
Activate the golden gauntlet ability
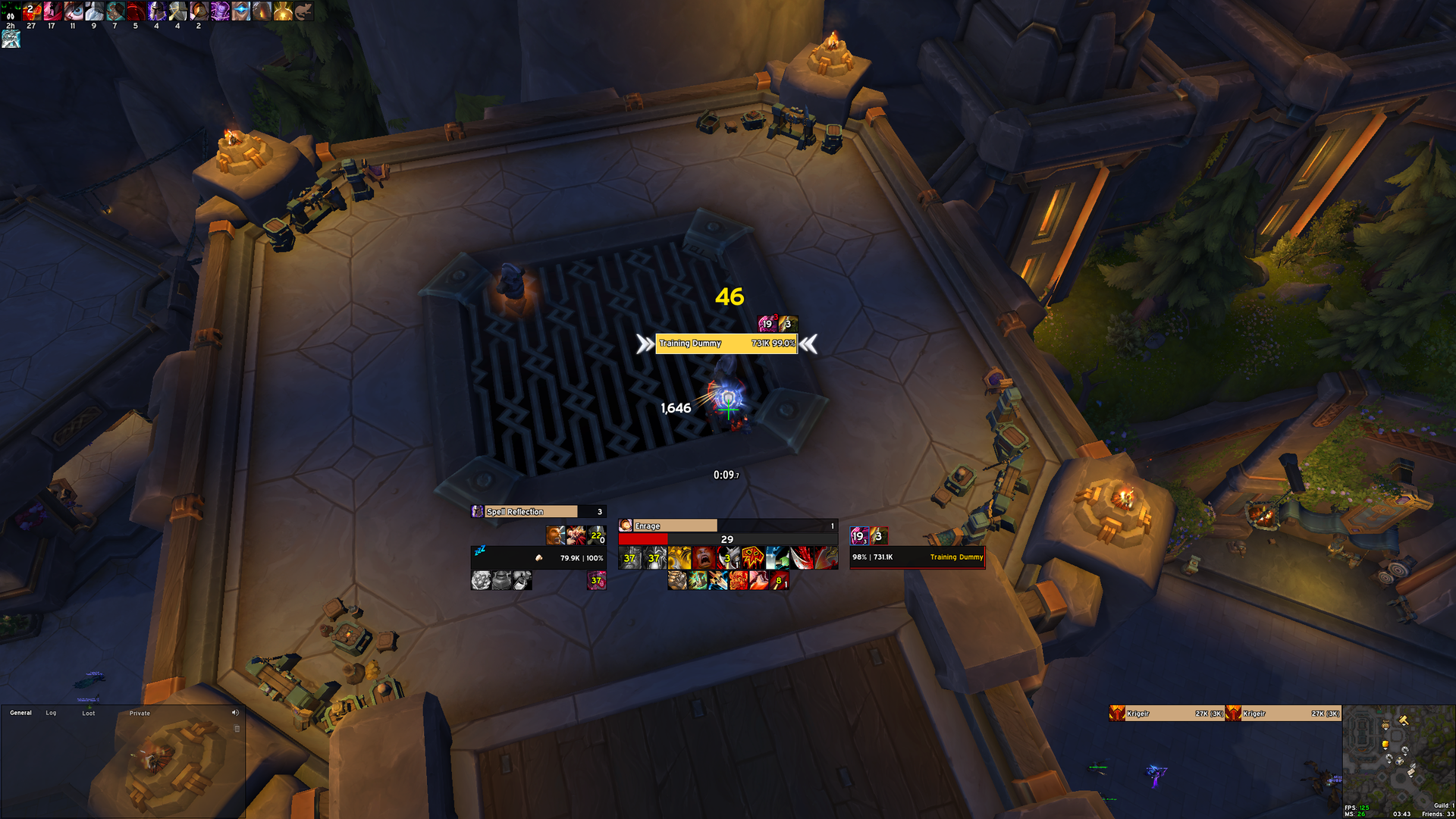(x=679, y=559)
